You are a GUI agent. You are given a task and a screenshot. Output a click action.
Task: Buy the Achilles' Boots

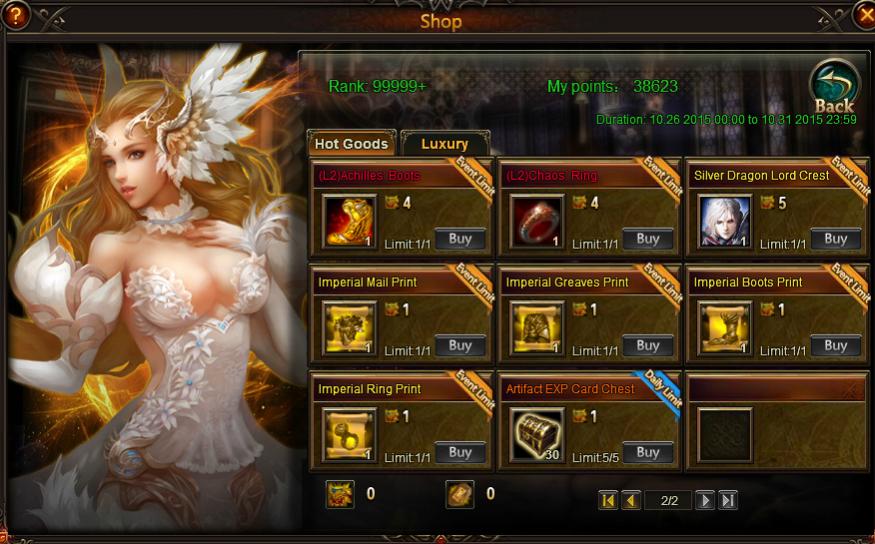pos(460,239)
